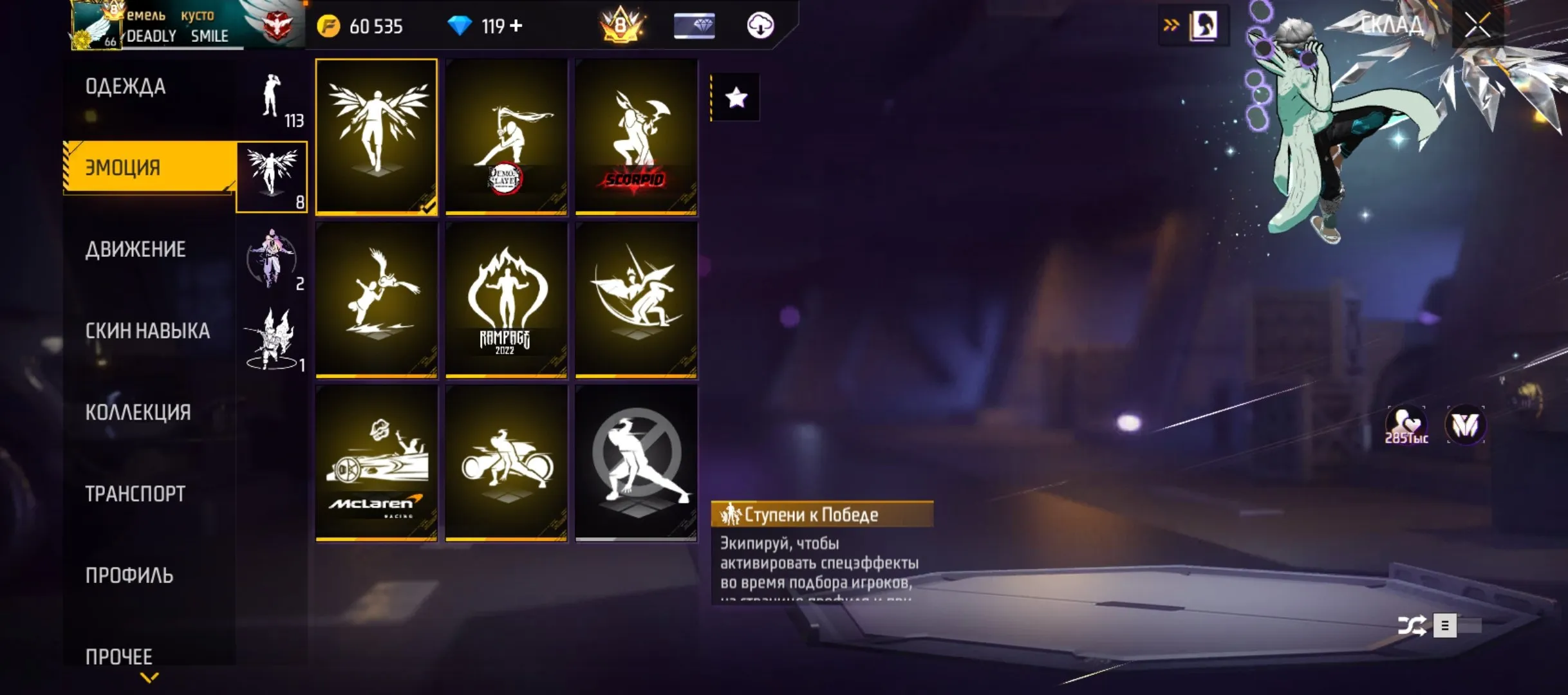Open the ОДЕЖДА clothing category
This screenshot has height=695, width=1568.
pos(126,86)
